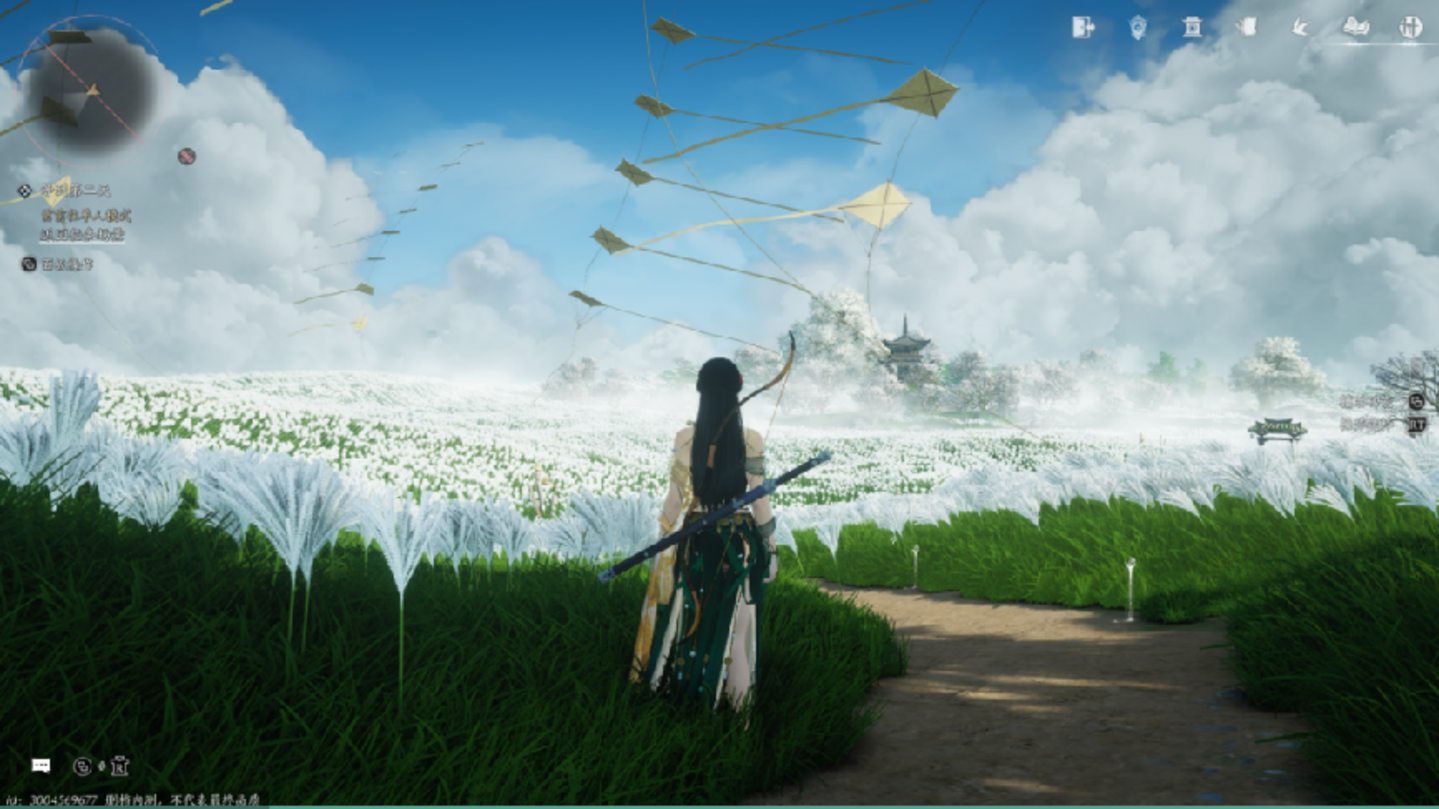Select the round circular emblem icon
Viewport: 1439px width, 809px height.
click(1410, 27)
